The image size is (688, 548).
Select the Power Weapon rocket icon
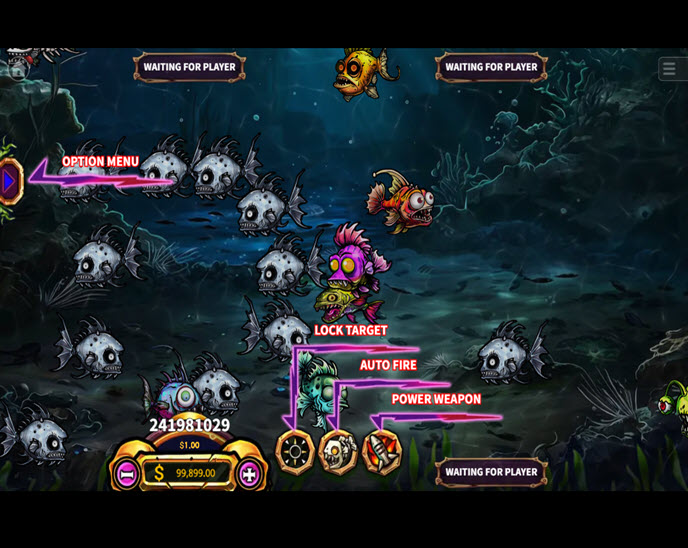381,452
